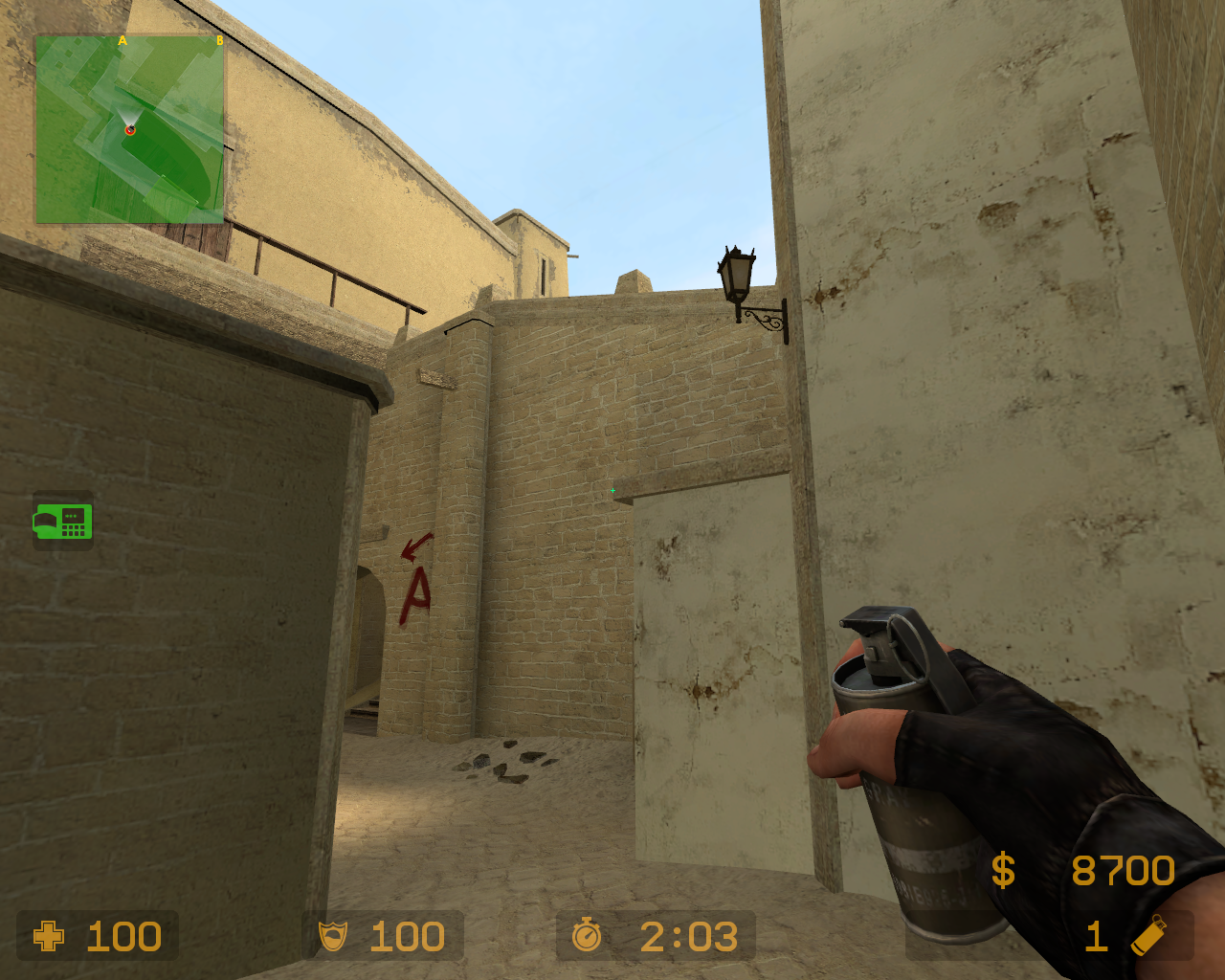1225x980 pixels.
Task: Click the armor shield icon
Action: pos(333,936)
